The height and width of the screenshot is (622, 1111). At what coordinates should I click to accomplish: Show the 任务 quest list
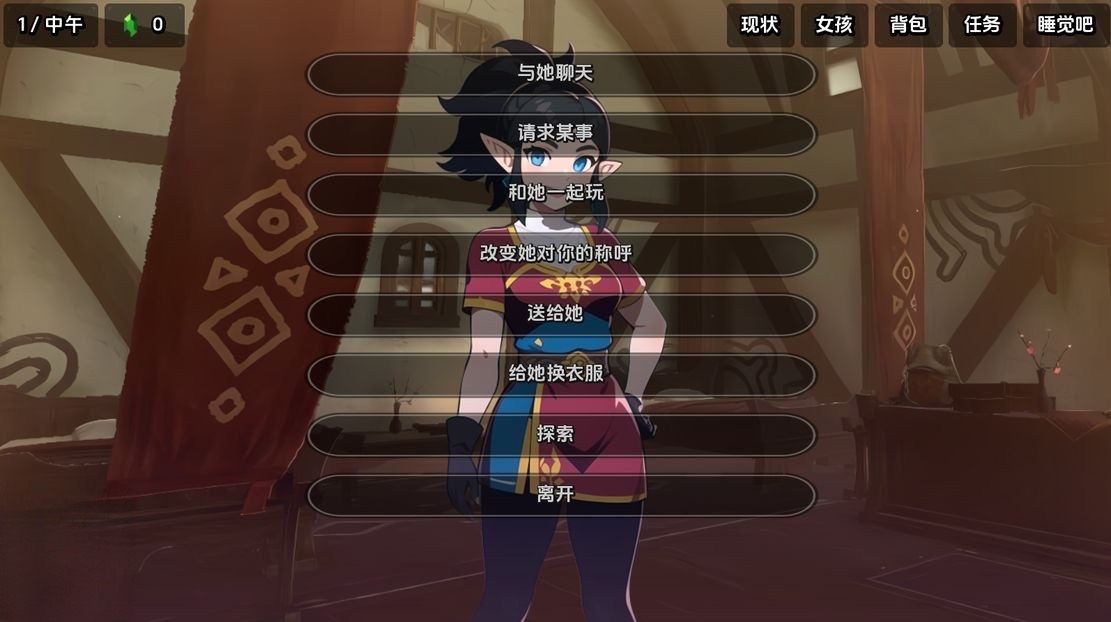[982, 25]
